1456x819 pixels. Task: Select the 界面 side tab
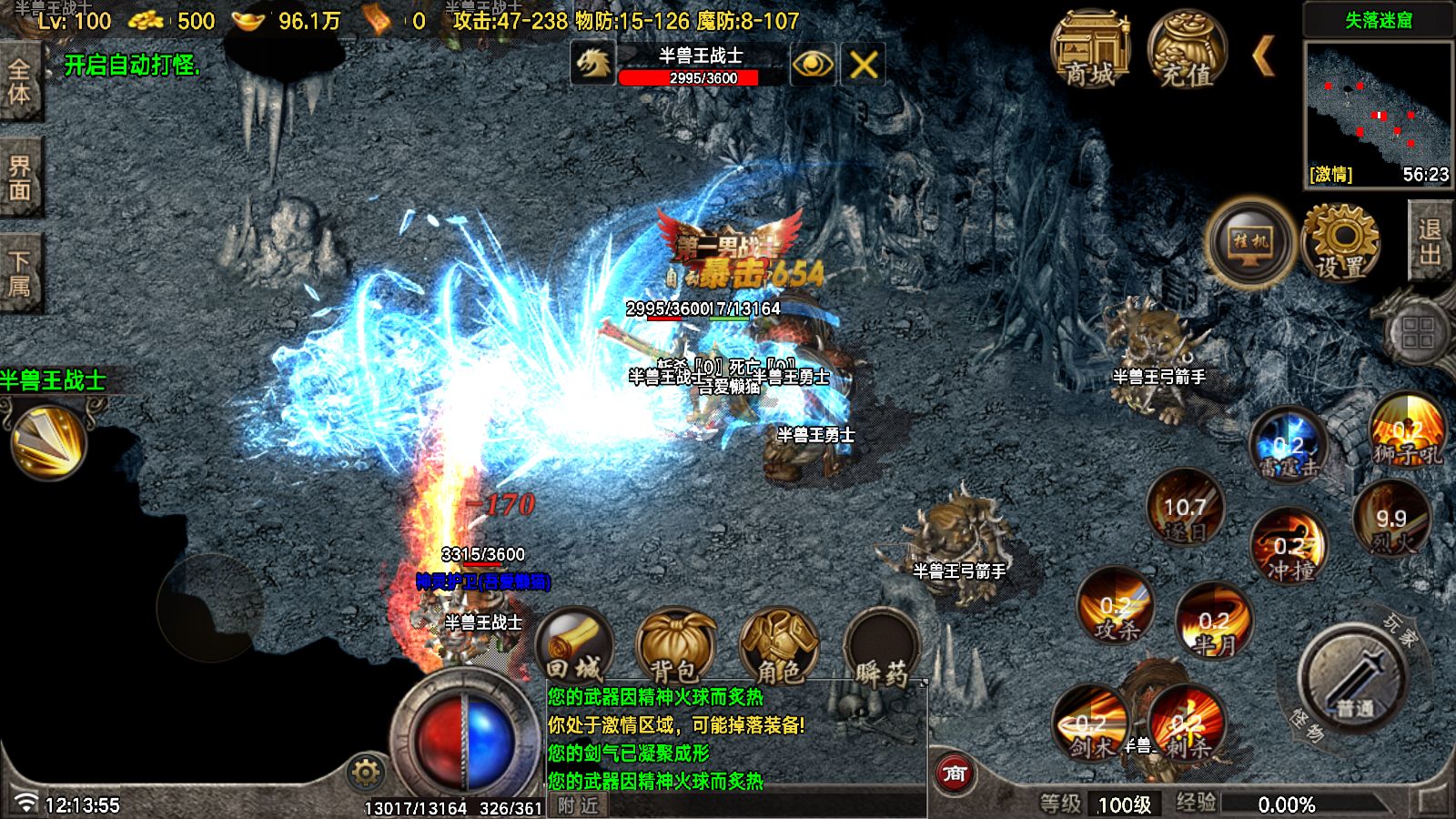tap(20, 177)
